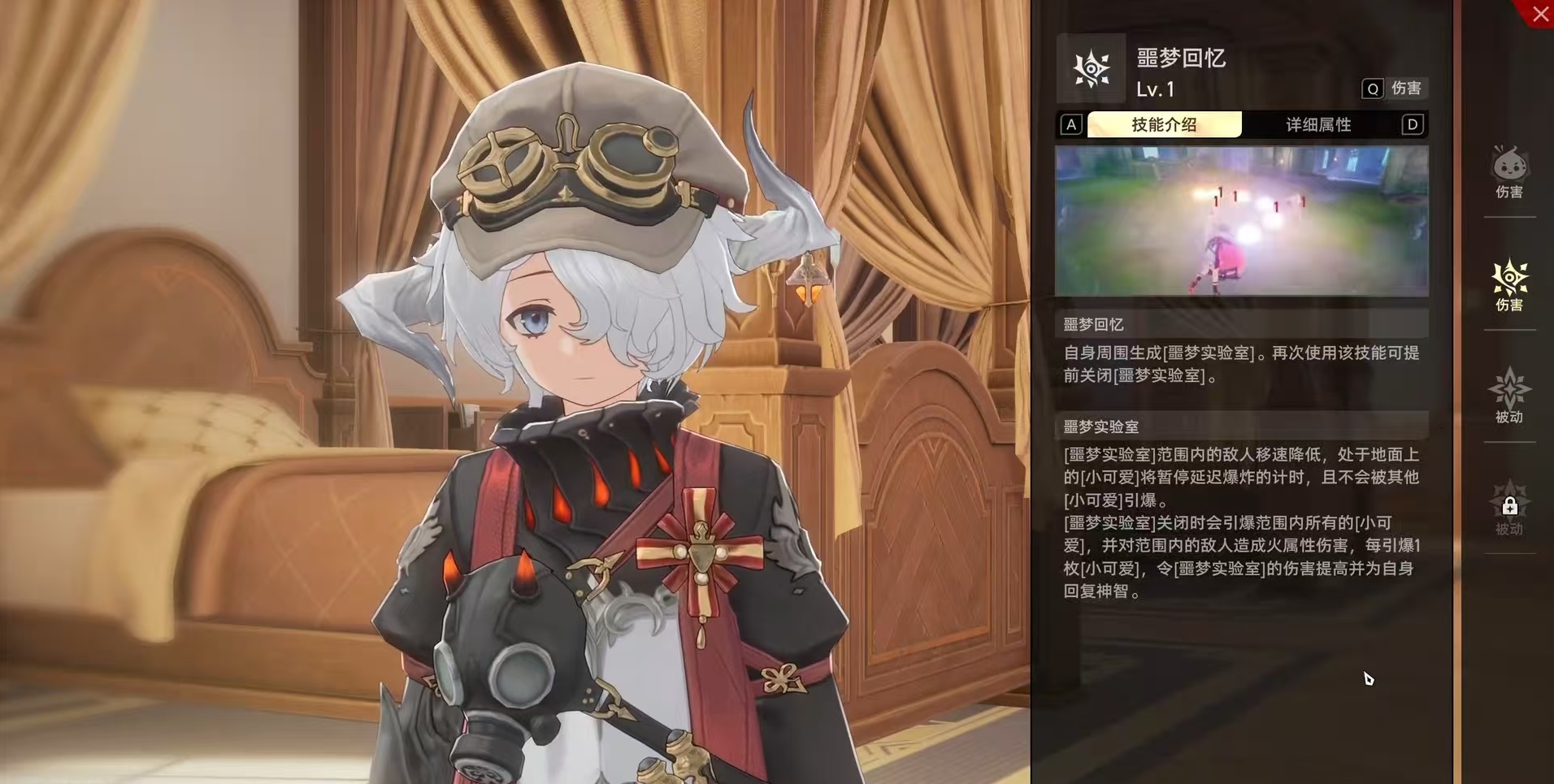The image size is (1554, 784).
Task: Select the round creature 伤害 skill icon
Action: coord(1509,171)
